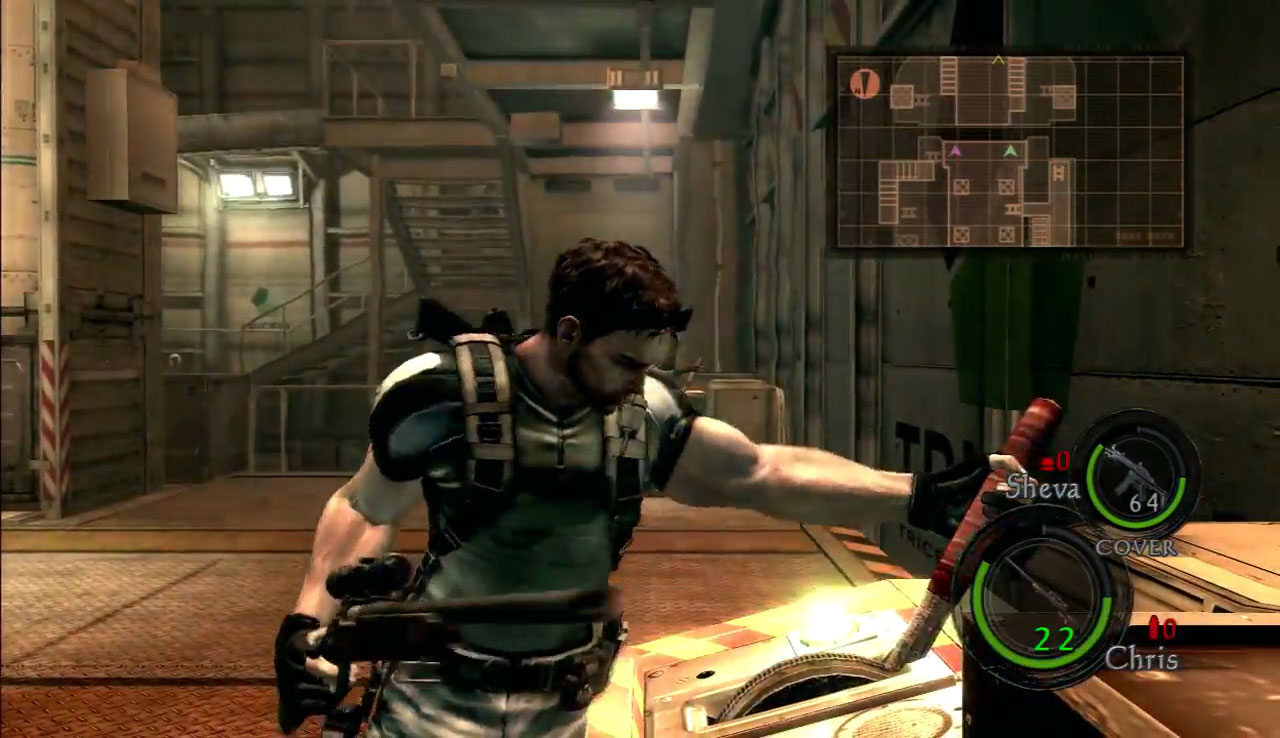Click the pink arrow marker on the minimap
Image resolution: width=1280 pixels, height=738 pixels.
(x=955, y=151)
